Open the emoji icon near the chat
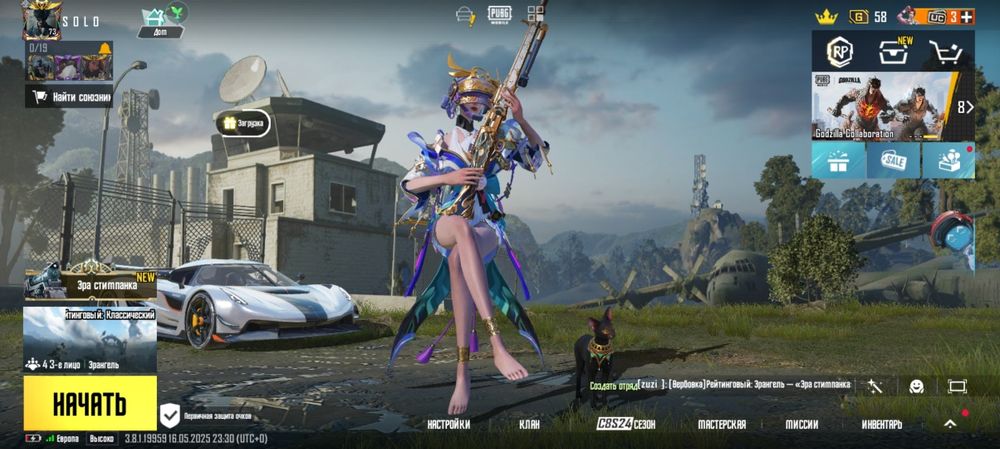The image size is (1000, 449). click(x=916, y=386)
